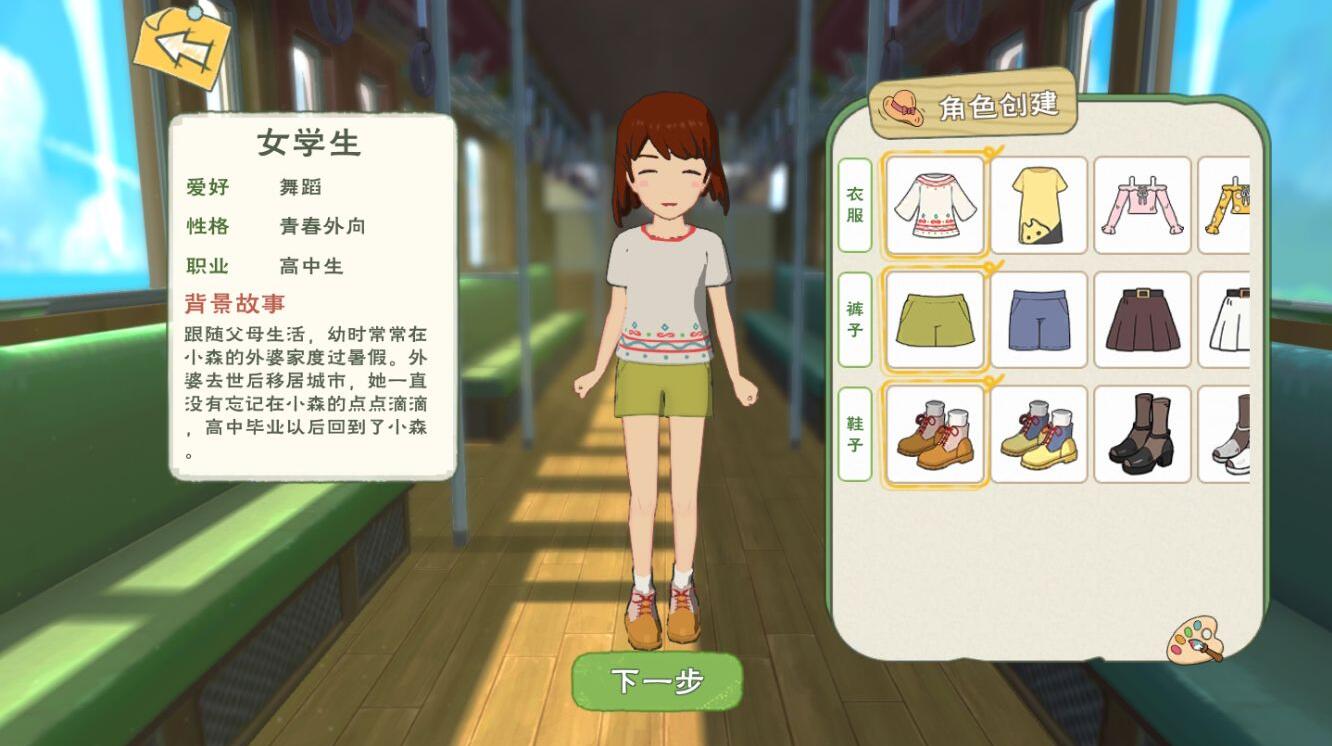
Task: Select the blue shorts
Action: point(1040,320)
